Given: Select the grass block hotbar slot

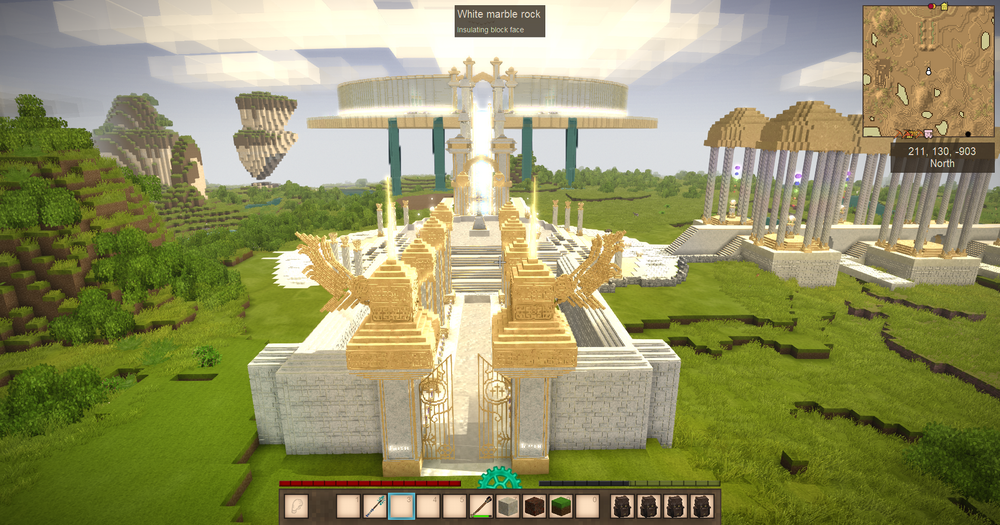Looking at the screenshot, I should [561, 507].
